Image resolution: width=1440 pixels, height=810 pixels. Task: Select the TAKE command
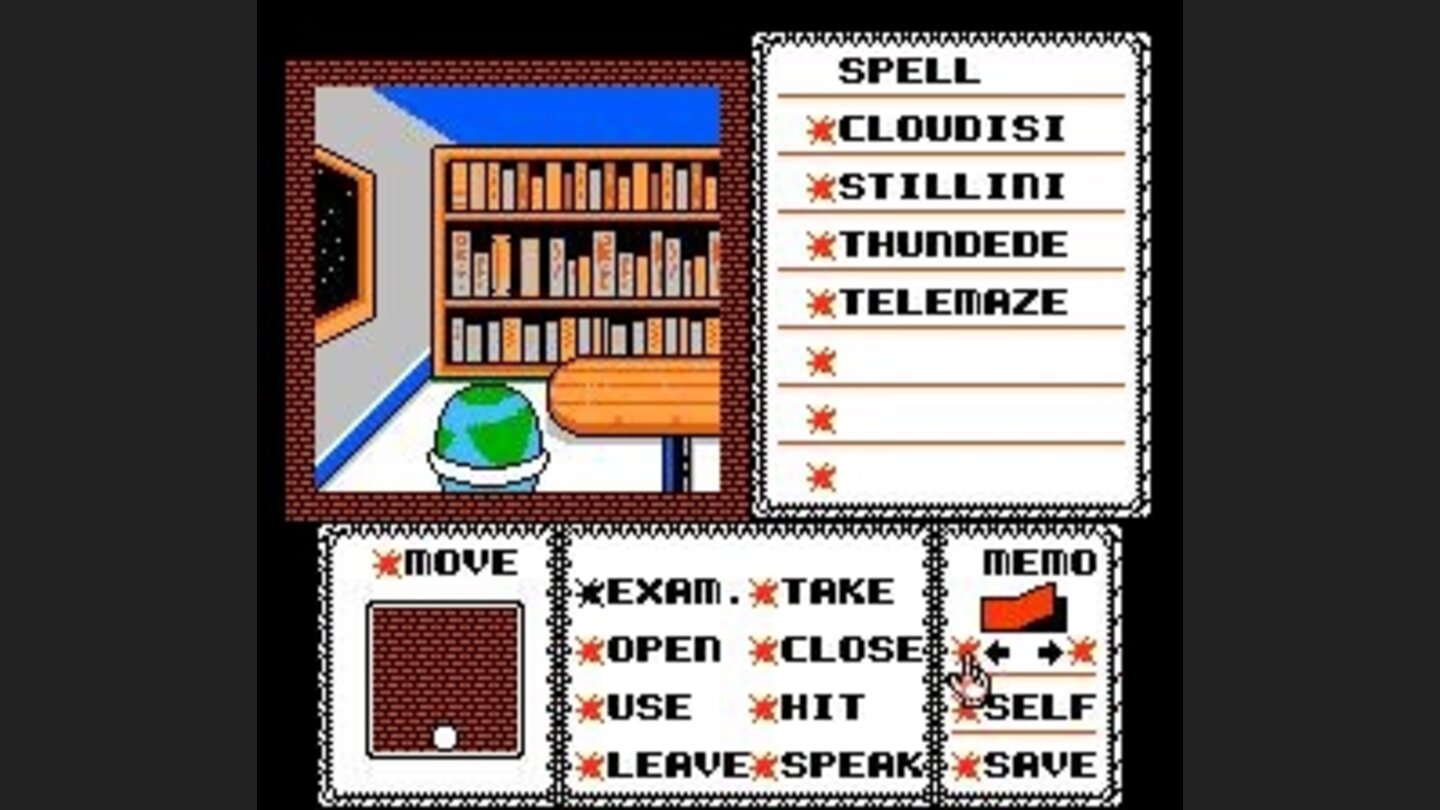830,592
